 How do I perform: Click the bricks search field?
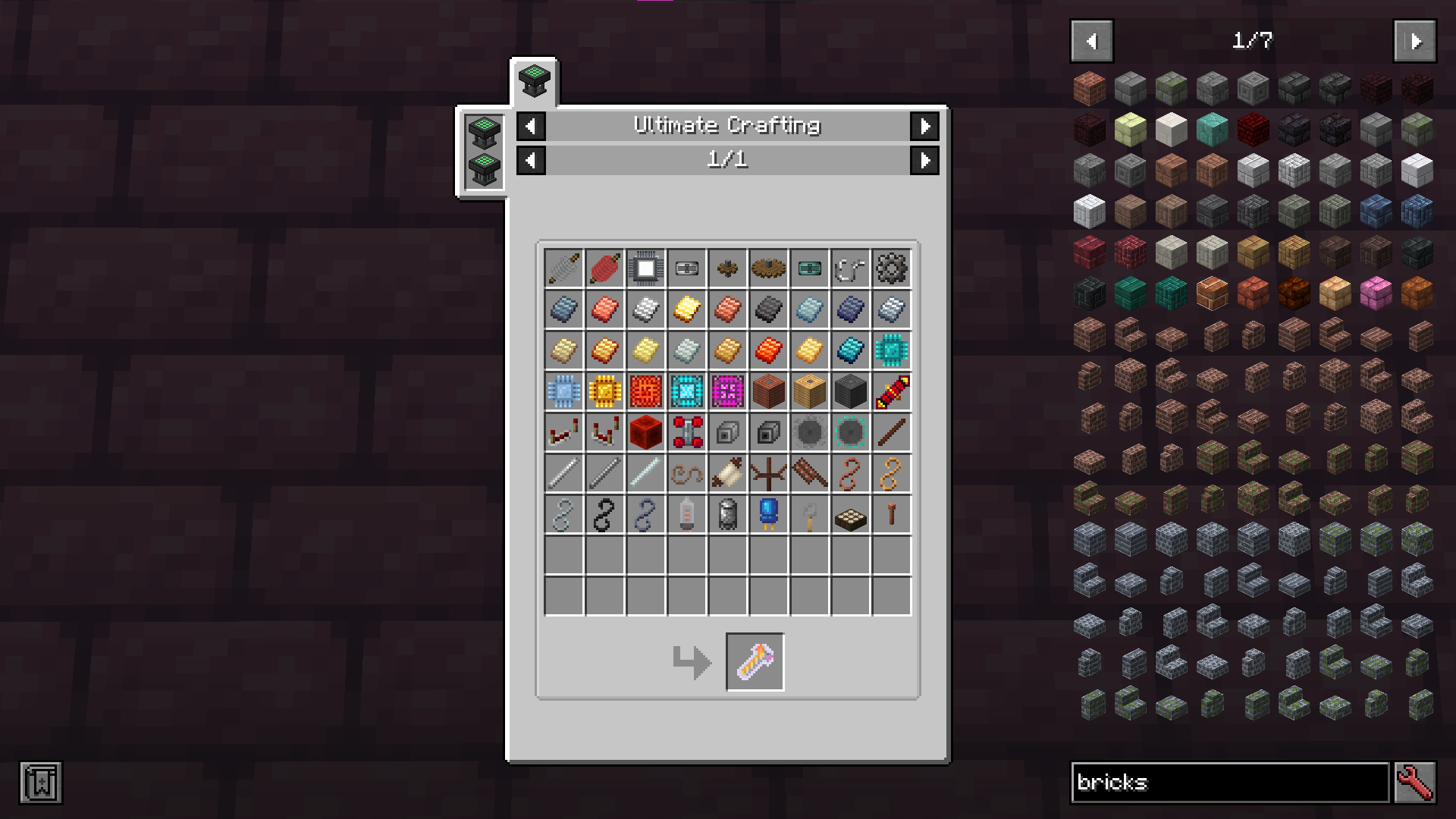1228,782
